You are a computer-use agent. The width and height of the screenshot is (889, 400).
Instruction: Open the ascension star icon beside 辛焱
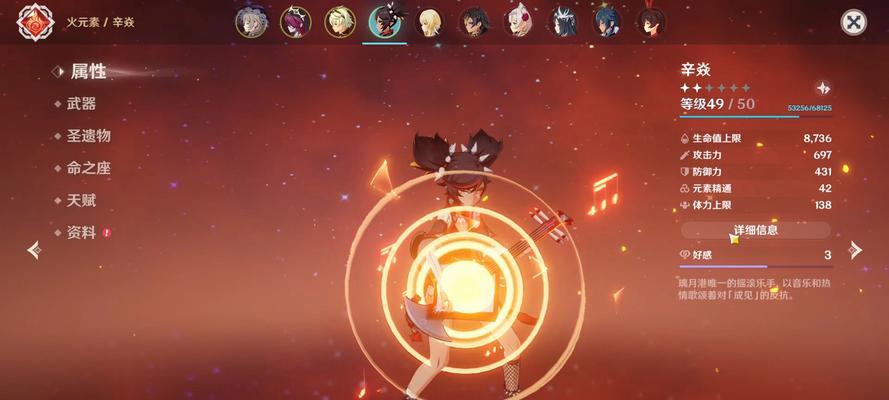coord(822,88)
